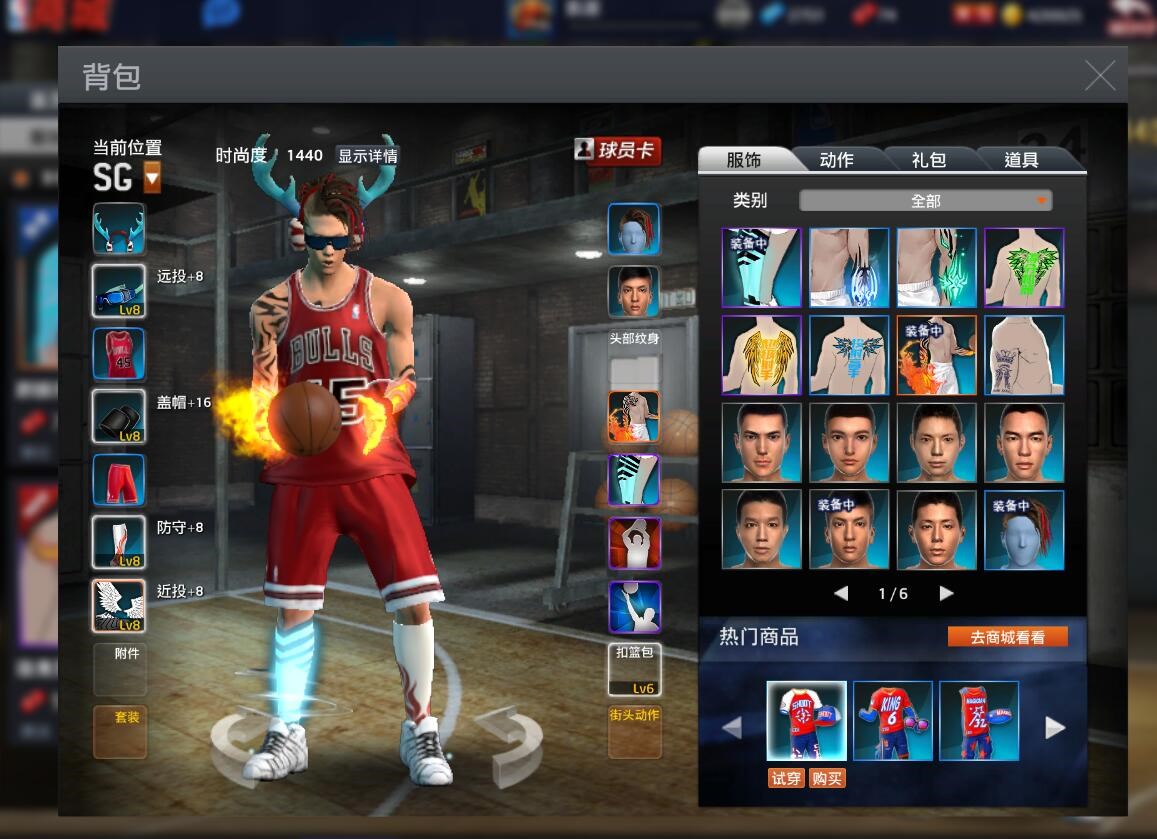This screenshot has width=1157, height=839.
Task: Open the SG position dropdown arrow
Action: pos(152,179)
